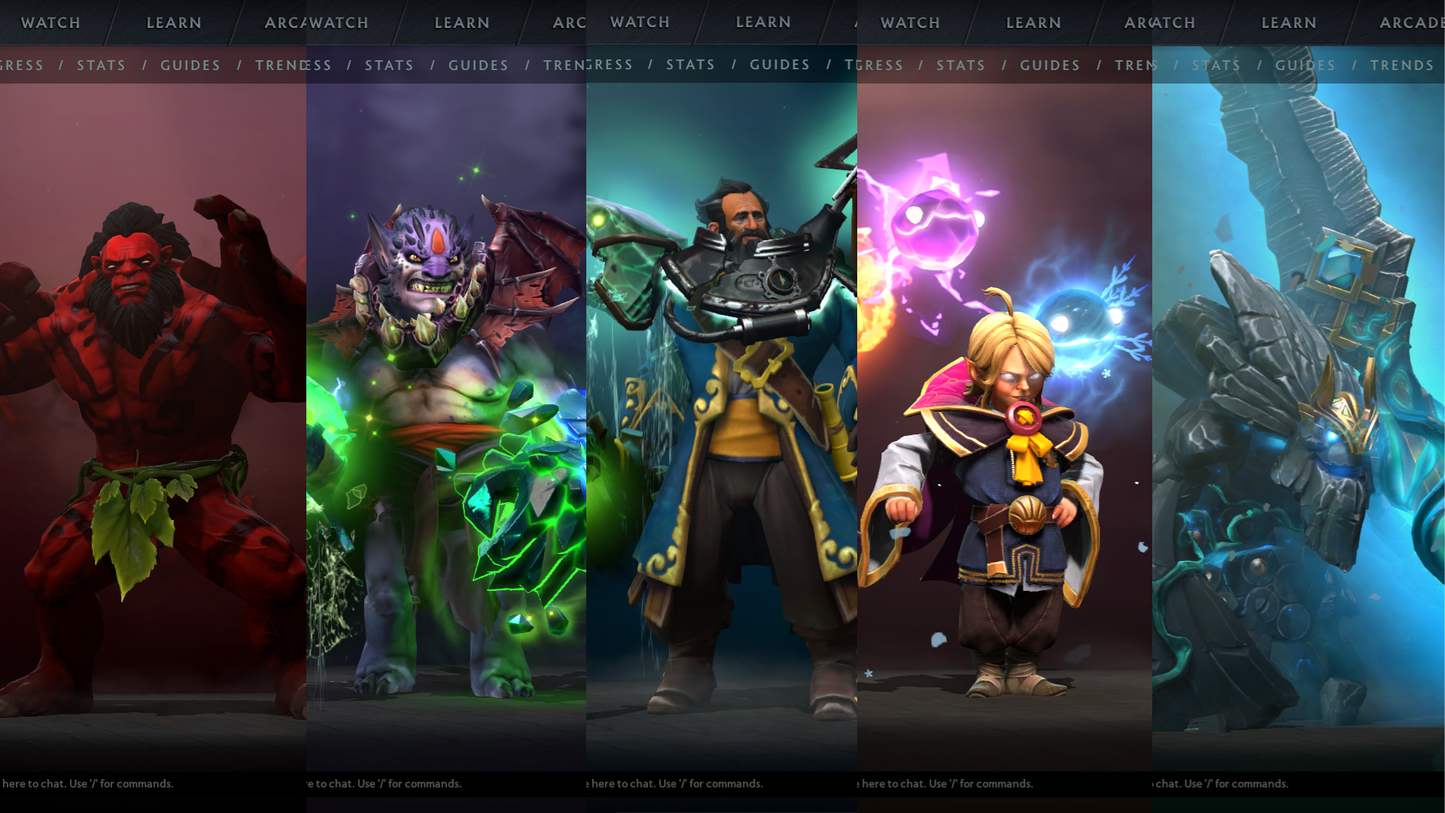The image size is (1445, 813).
Task: Open STATS above the winged demon hero
Action: click(389, 65)
